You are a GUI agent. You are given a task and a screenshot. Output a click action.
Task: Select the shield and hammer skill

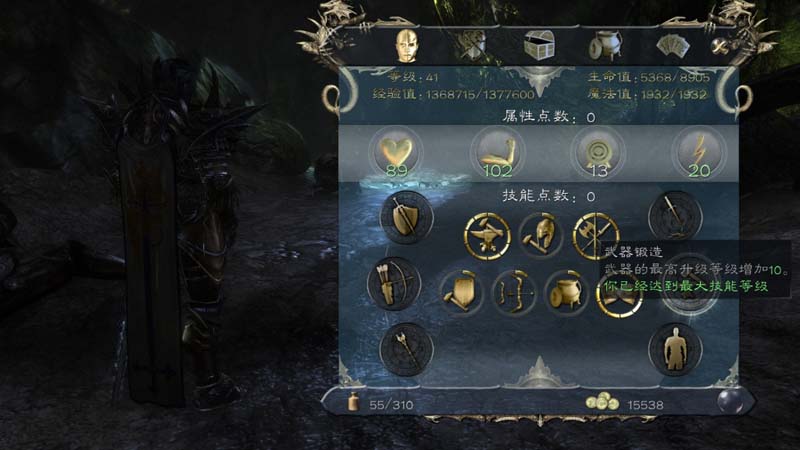pos(460,293)
